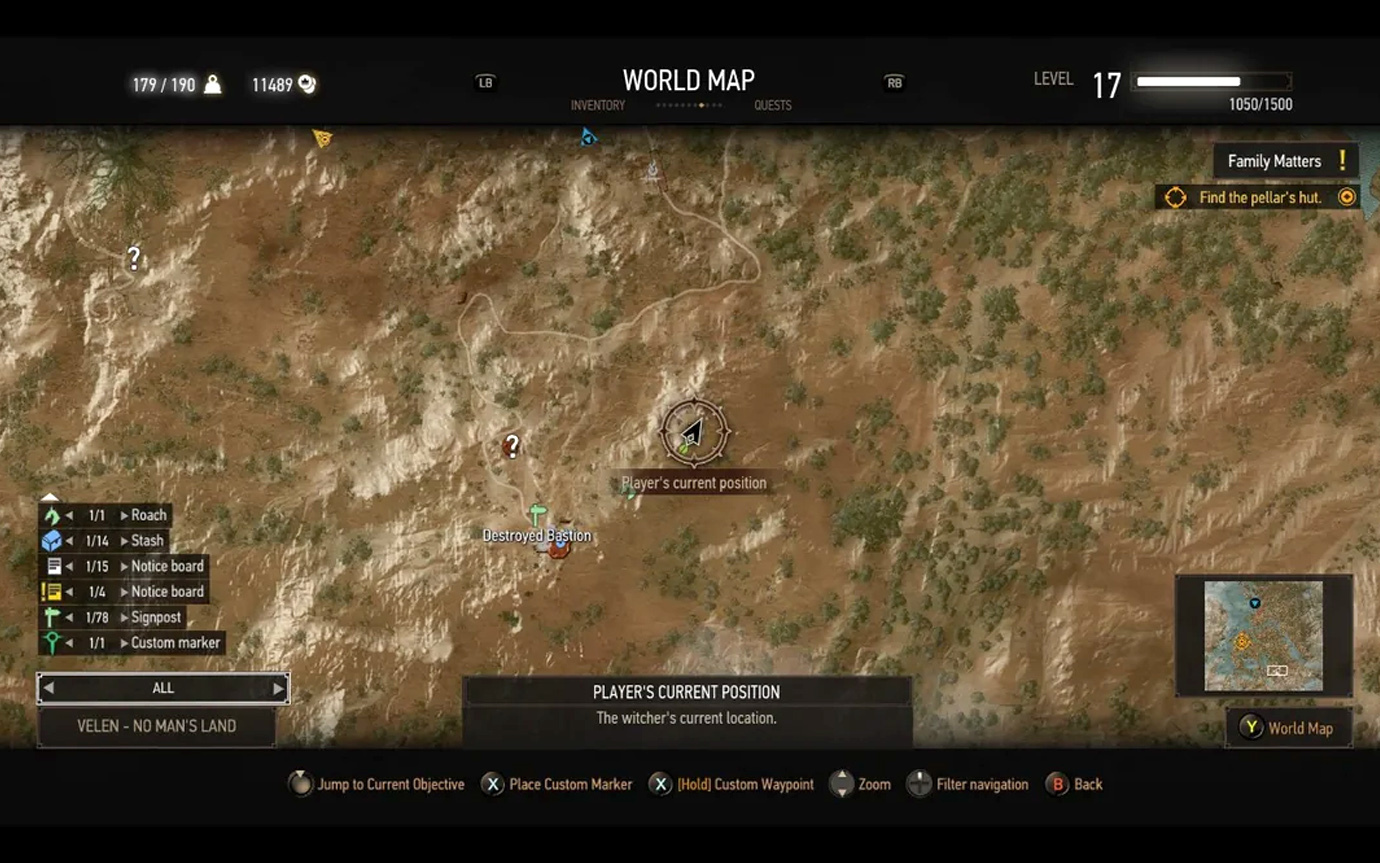Choose the Signpost legend entry
1380x863 pixels.
coord(155,618)
